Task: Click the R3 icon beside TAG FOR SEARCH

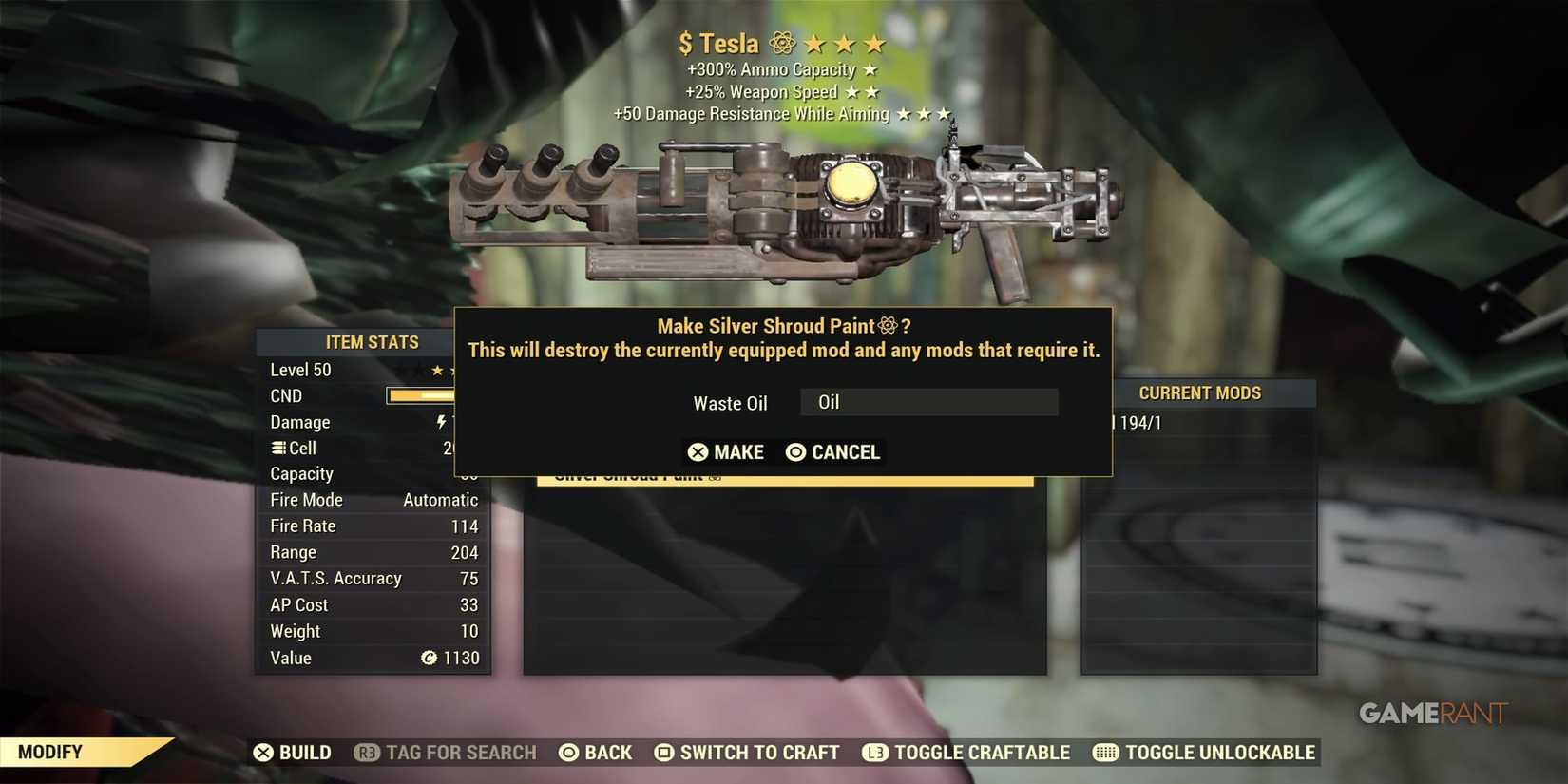Action: [x=368, y=752]
